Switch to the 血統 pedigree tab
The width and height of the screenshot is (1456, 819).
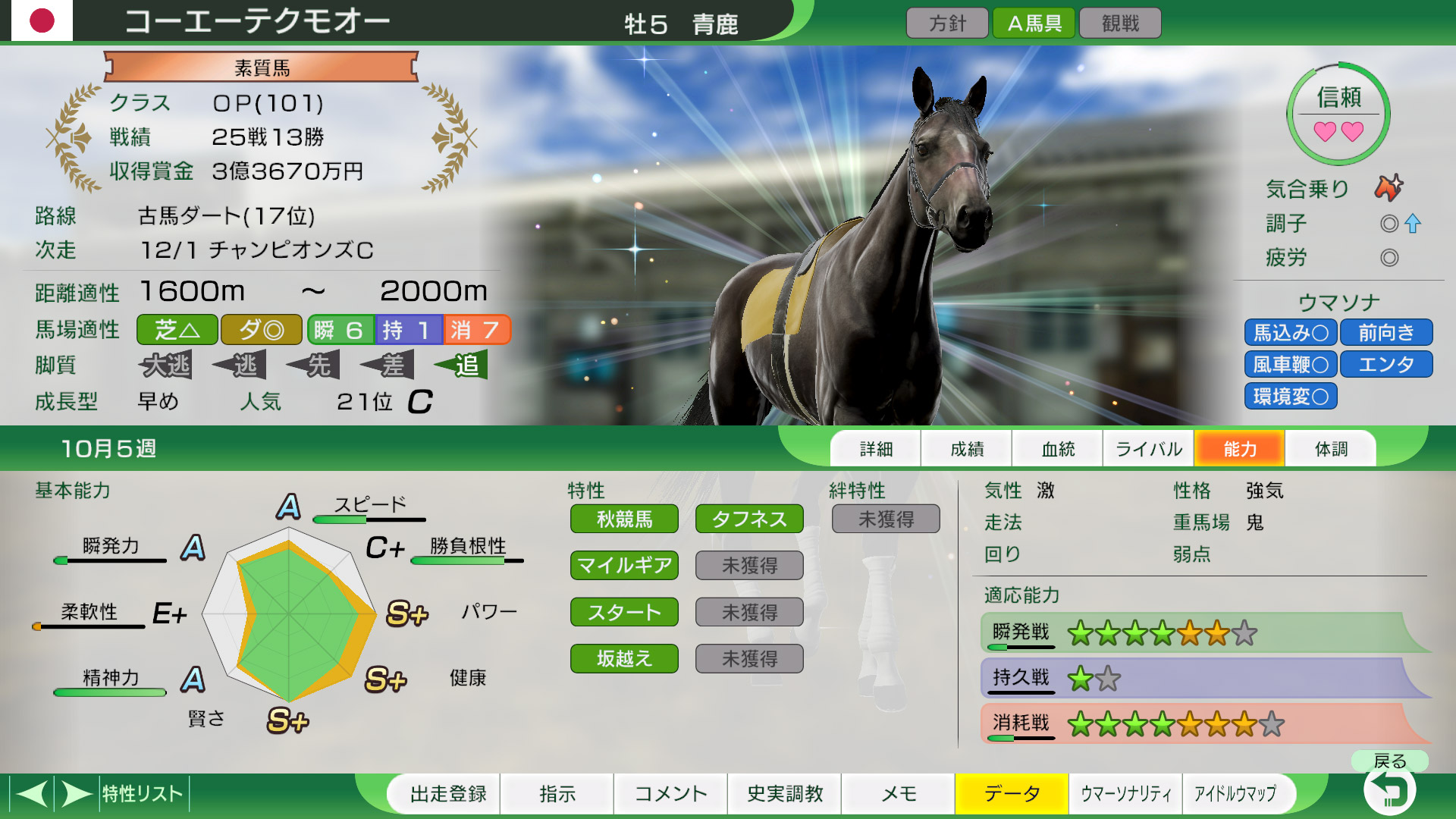1056,448
